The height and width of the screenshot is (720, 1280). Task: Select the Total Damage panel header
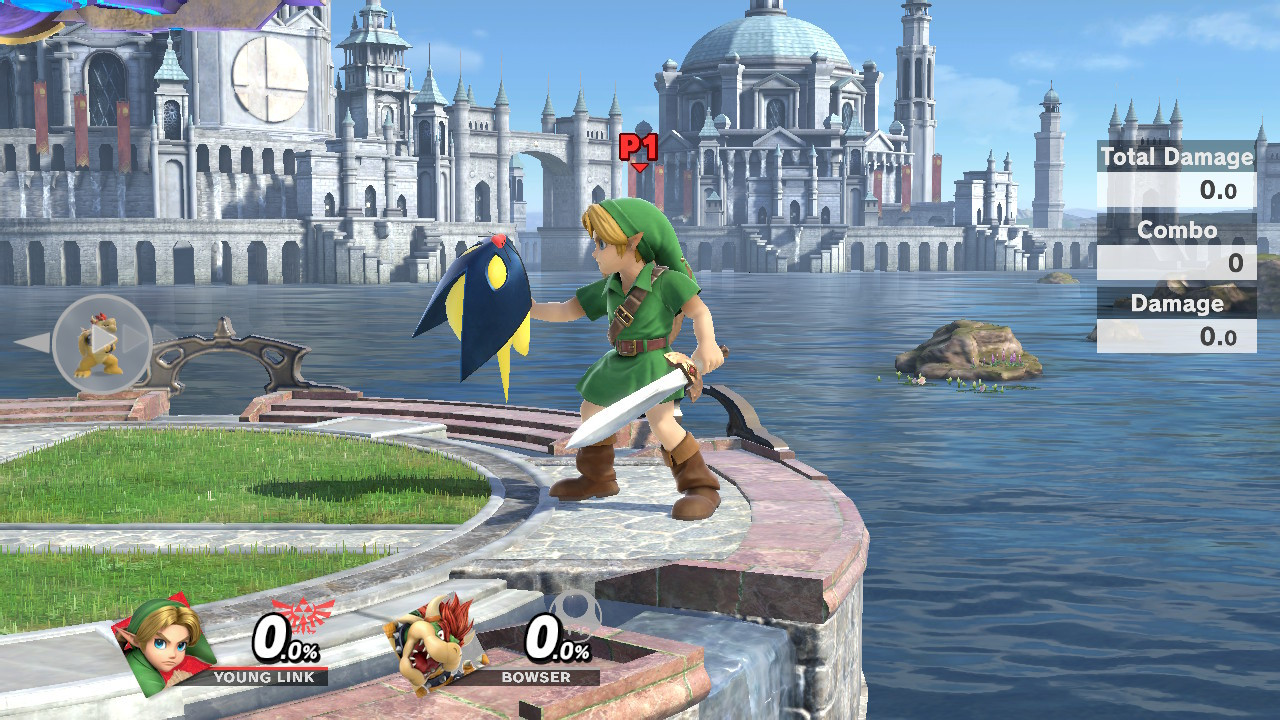click(1176, 157)
